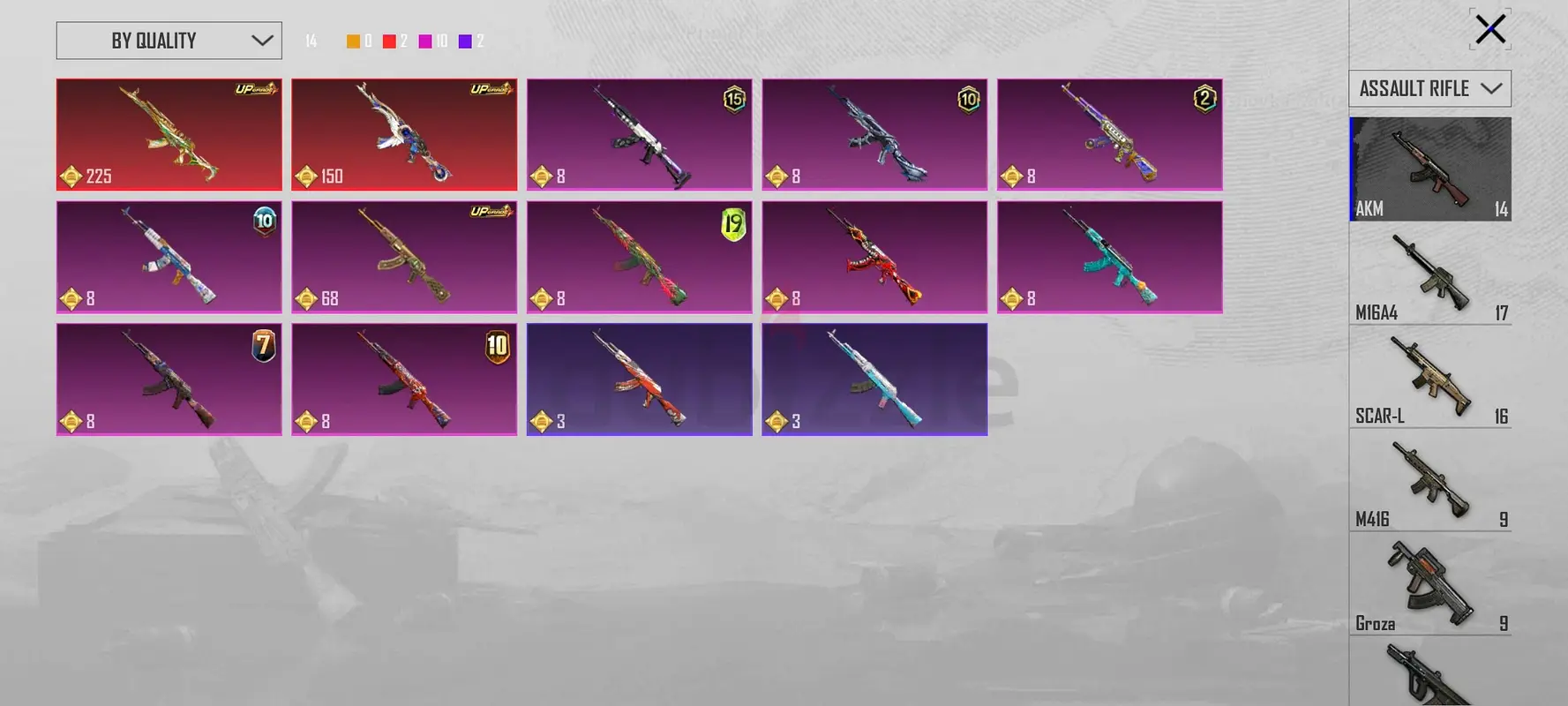Select the AKM weapon entry
Screen dimensions: 1568x706
pos(1429,169)
